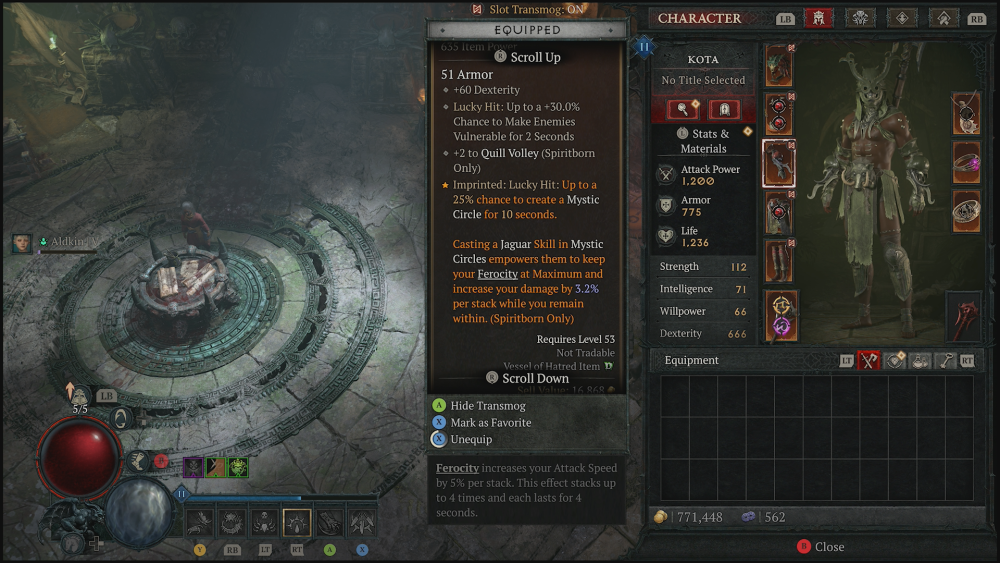Select the equipped pants slot
The image size is (1000, 563).
779,212
